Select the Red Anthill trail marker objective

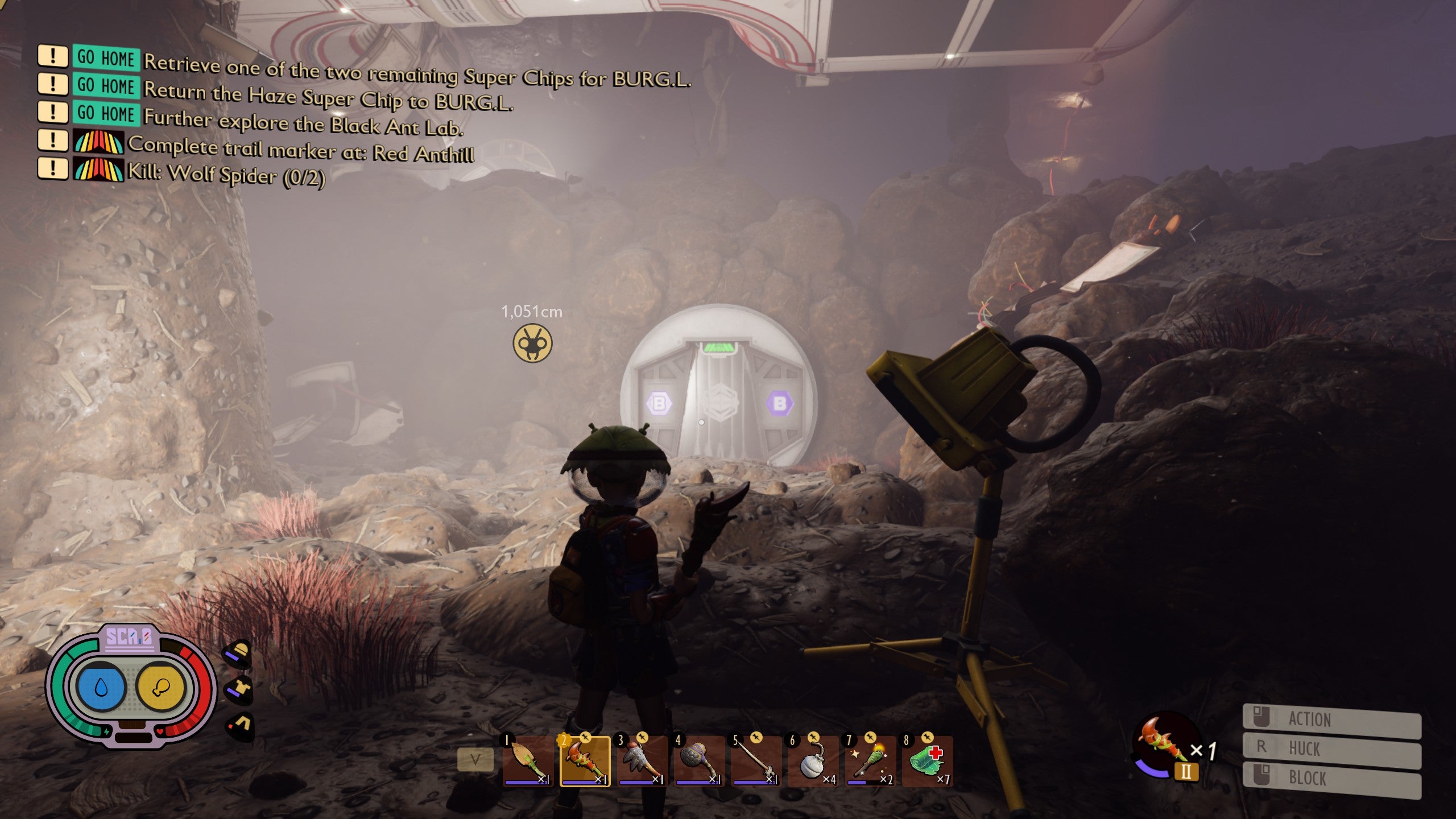[301, 149]
